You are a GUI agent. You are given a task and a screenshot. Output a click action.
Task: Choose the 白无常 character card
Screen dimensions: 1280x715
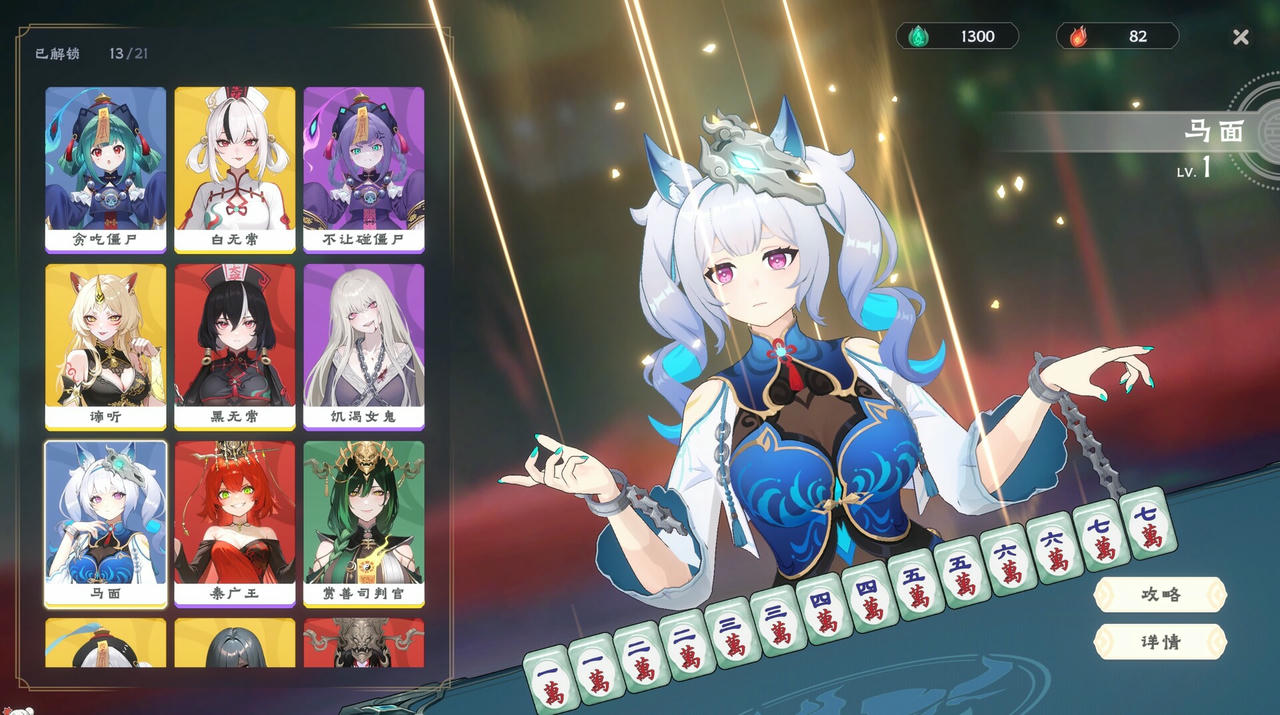235,168
